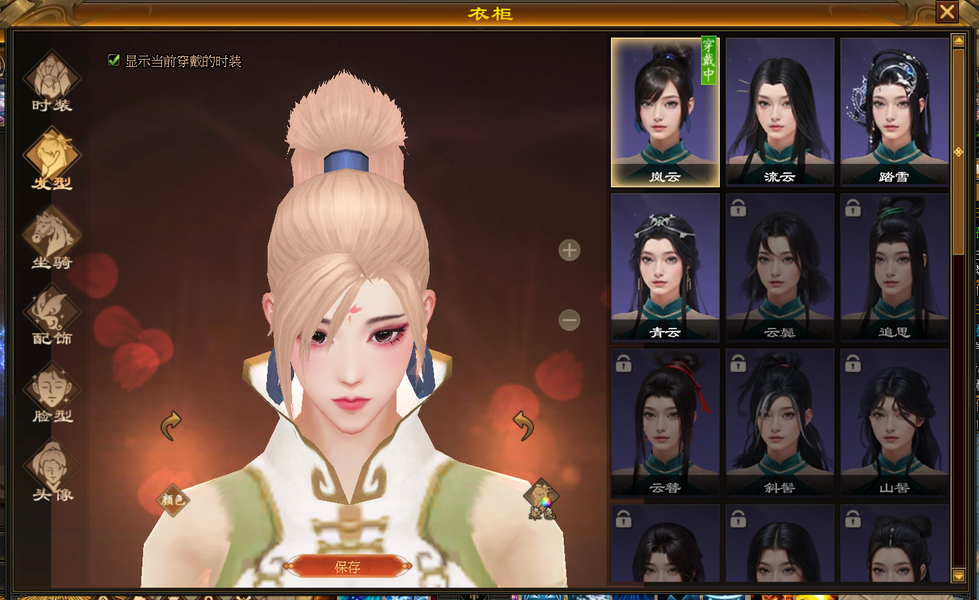Choose the 斜髻 hairstyle thumbnail
The image size is (979, 600).
point(780,422)
